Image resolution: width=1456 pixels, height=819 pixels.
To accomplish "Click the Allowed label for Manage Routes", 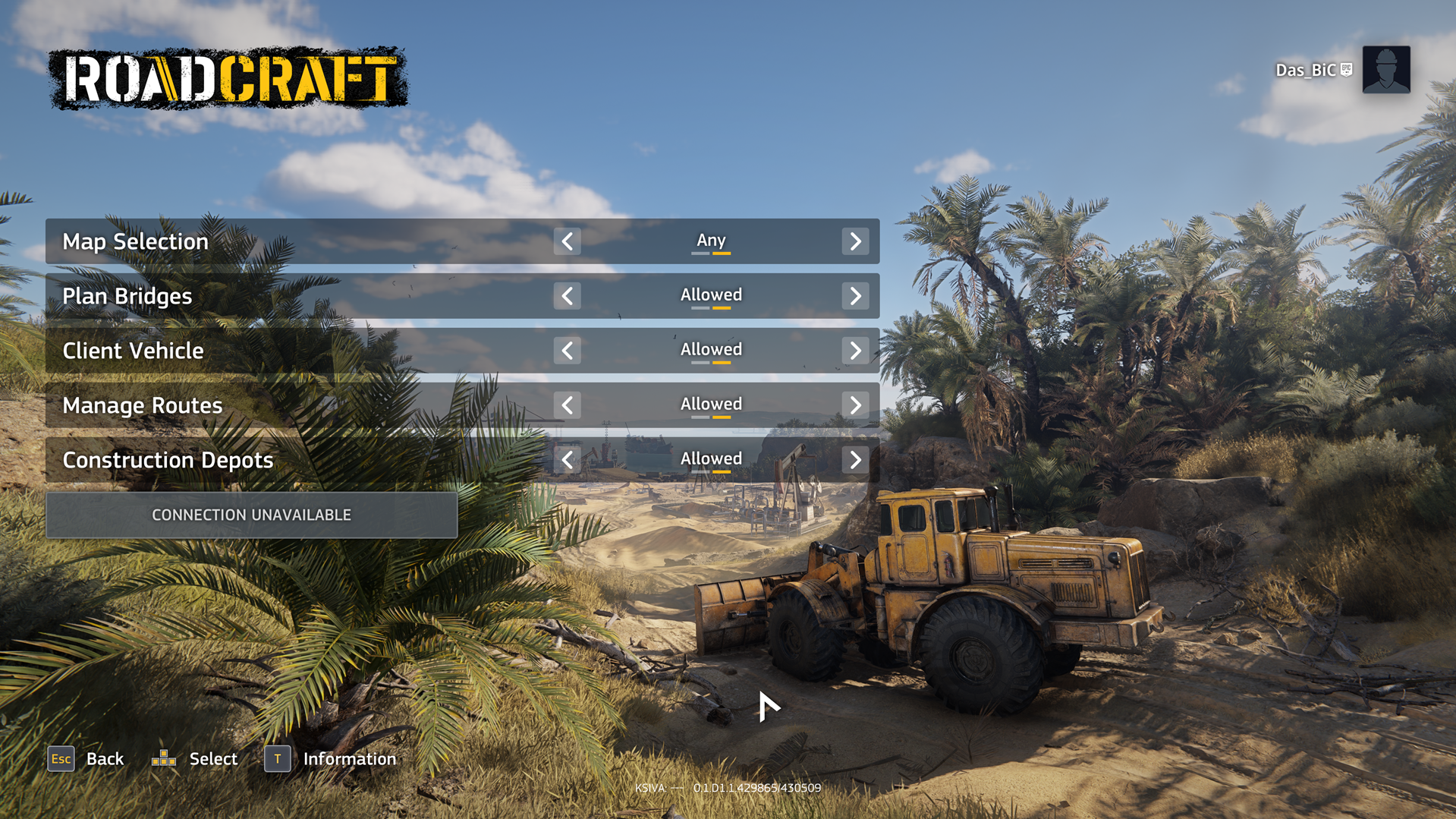I will [711, 404].
